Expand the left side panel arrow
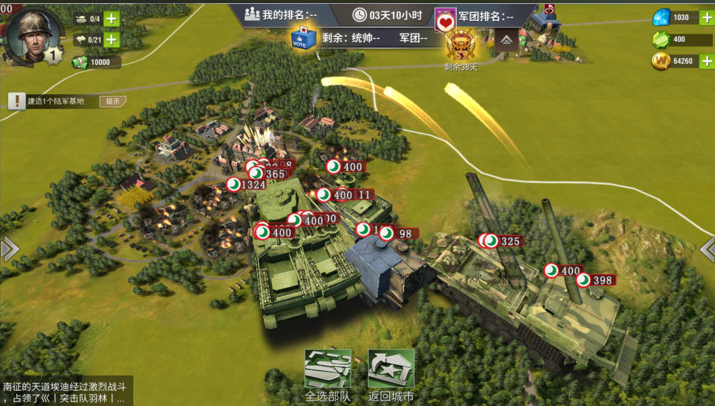This screenshot has height=406, width=715. (x=8, y=249)
